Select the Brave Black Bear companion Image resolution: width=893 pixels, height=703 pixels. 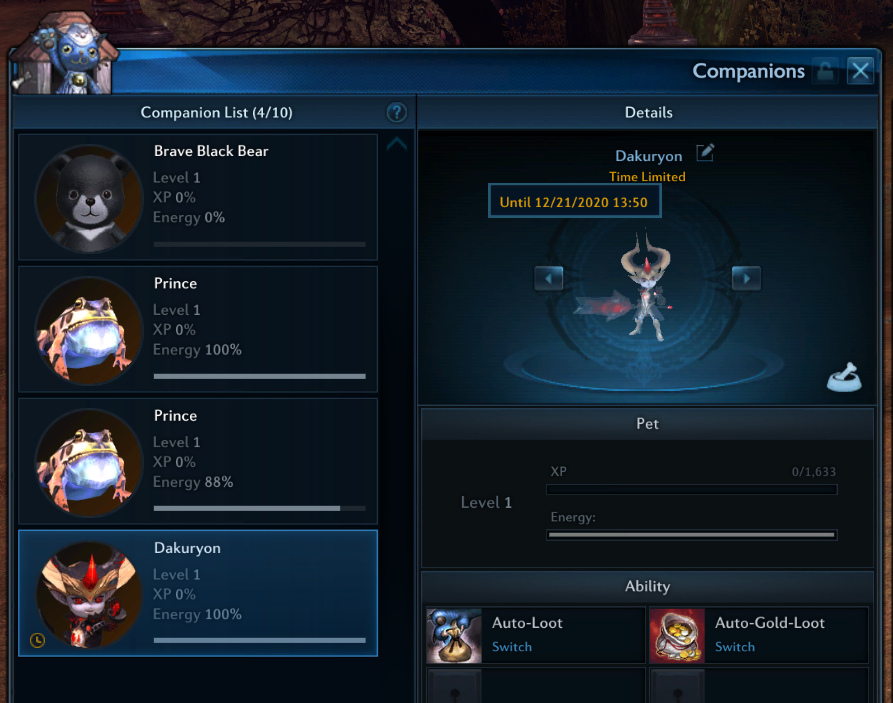pos(198,196)
